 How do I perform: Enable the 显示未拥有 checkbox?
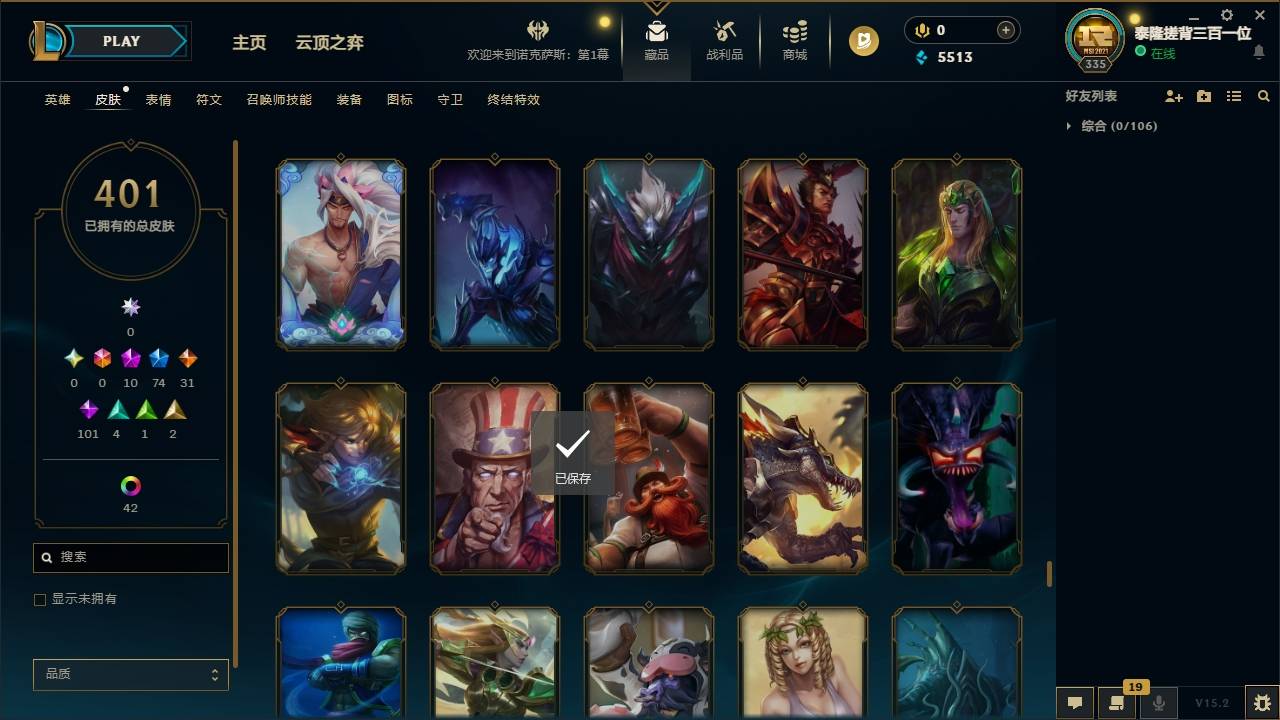[39, 599]
